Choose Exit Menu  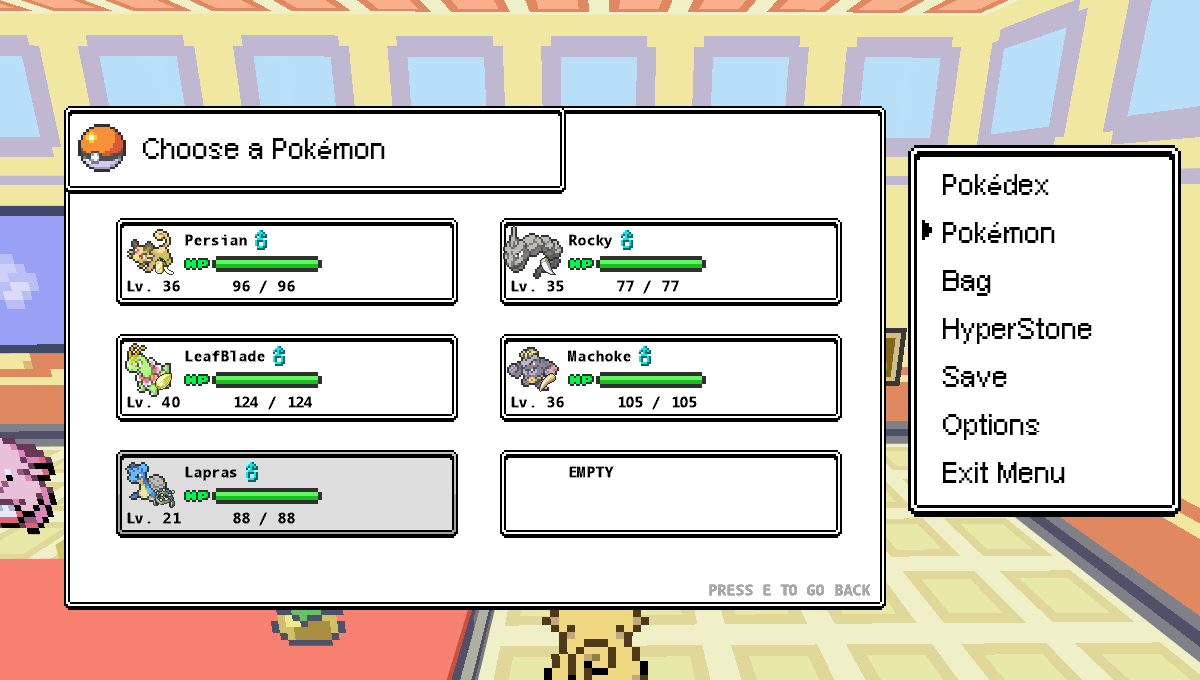1003,474
